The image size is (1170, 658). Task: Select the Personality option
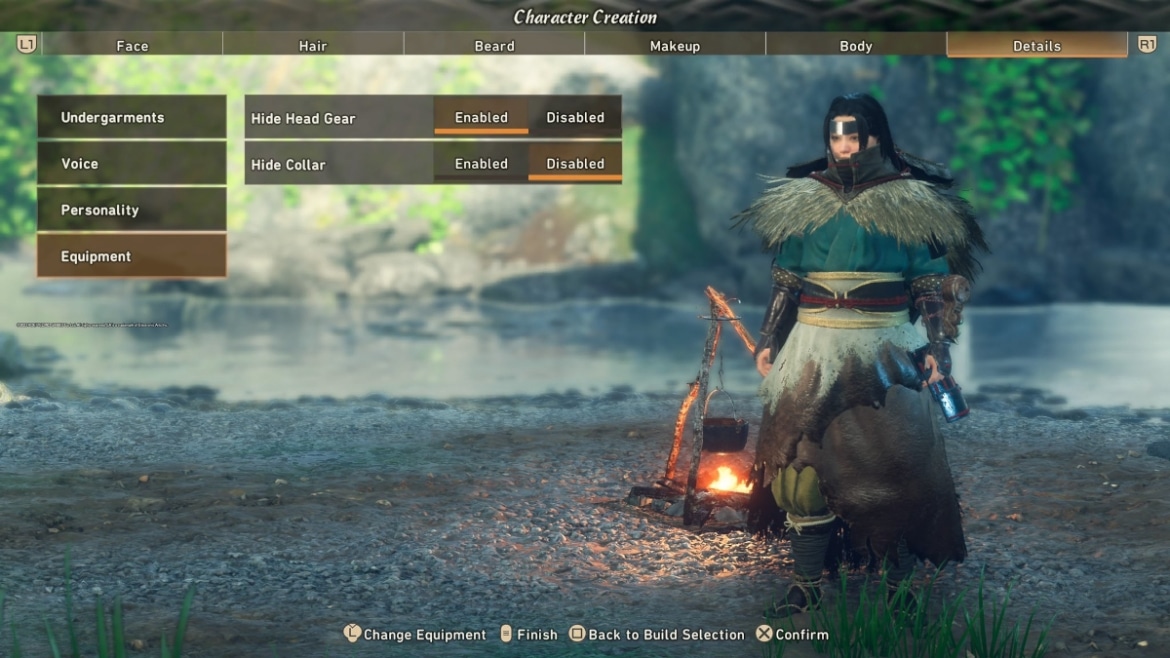click(131, 210)
